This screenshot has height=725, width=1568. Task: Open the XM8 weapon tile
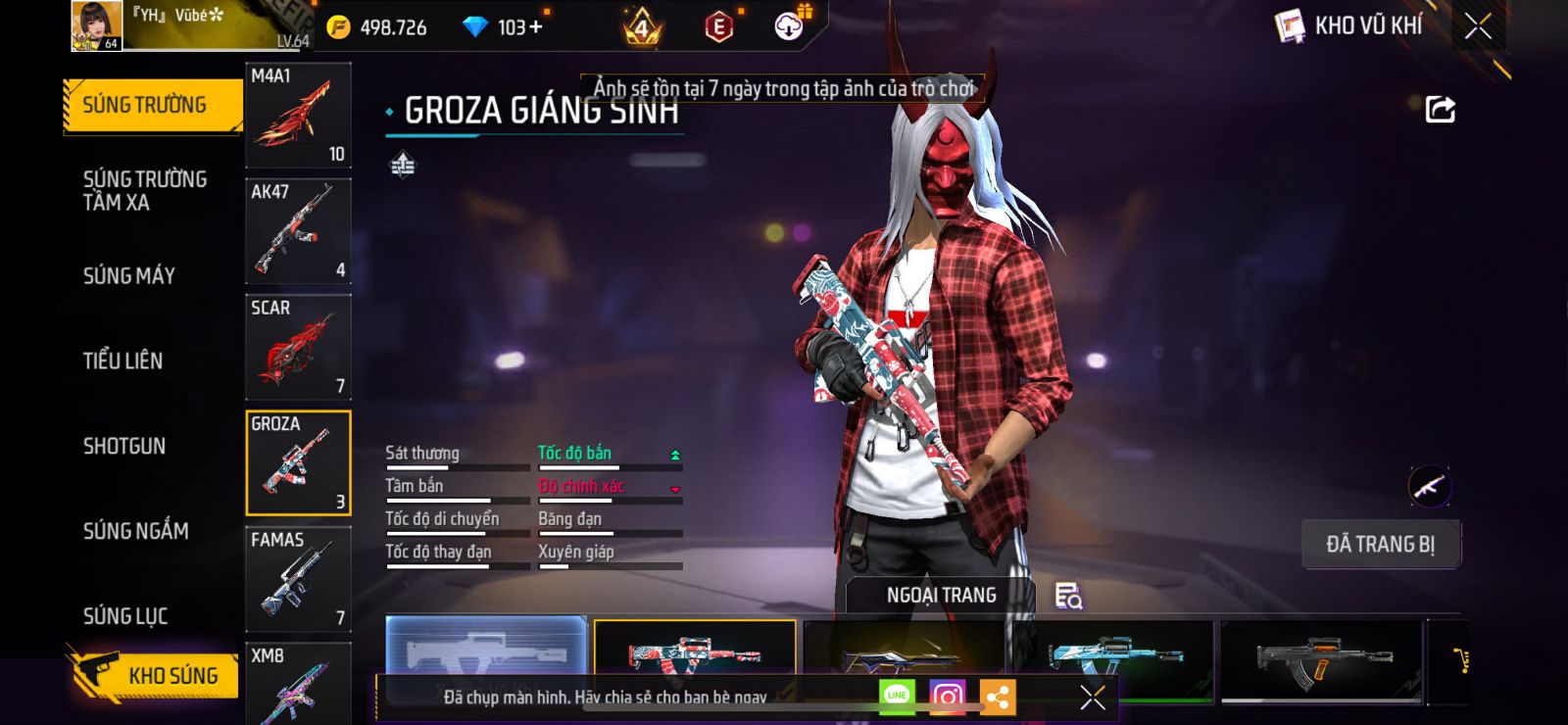pyautogui.click(x=298, y=684)
